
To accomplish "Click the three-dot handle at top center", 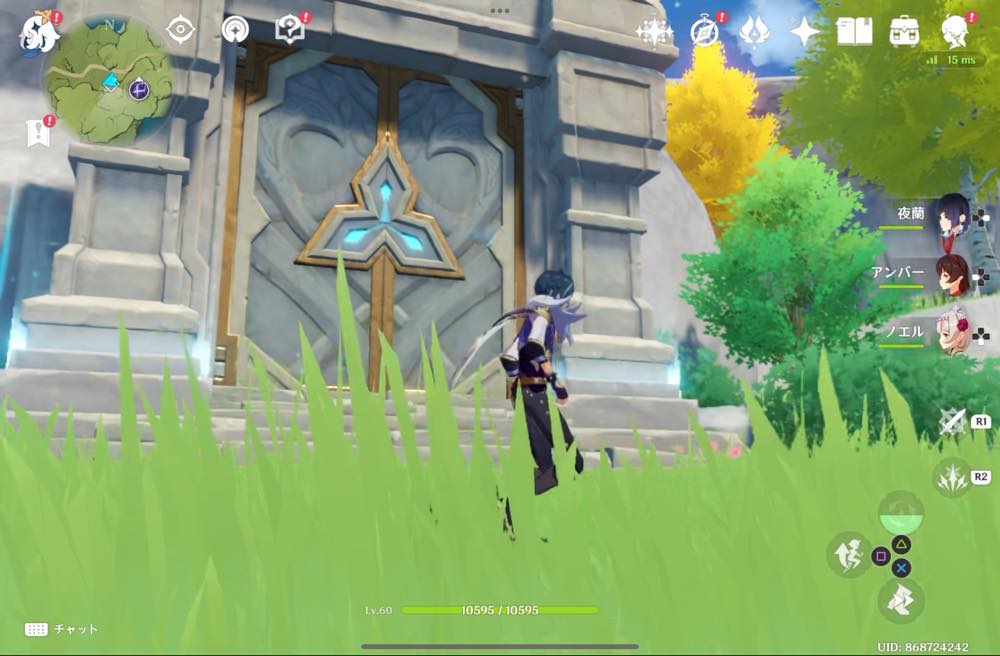I will 500,11.
